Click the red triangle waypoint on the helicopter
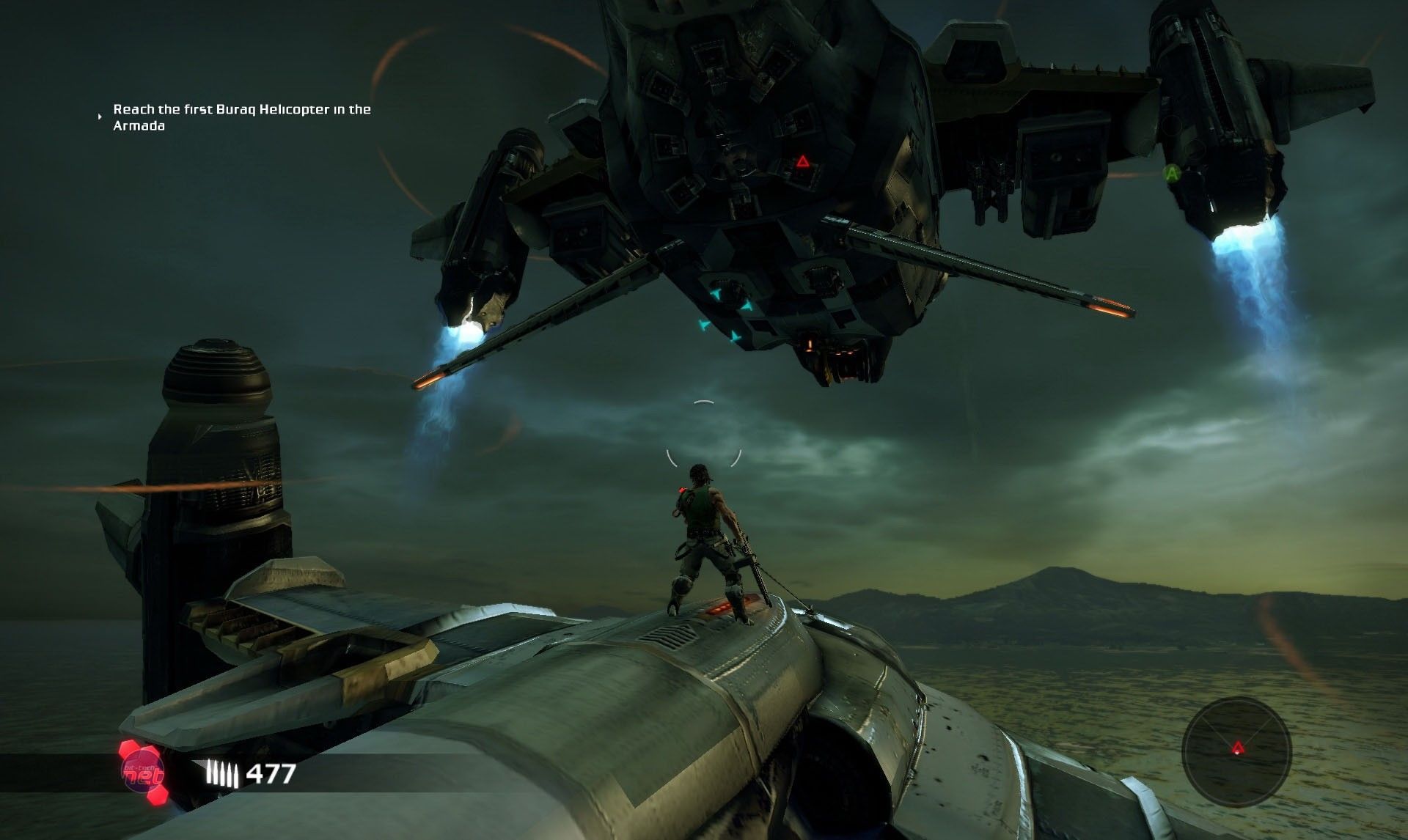1408x840 pixels. click(803, 161)
